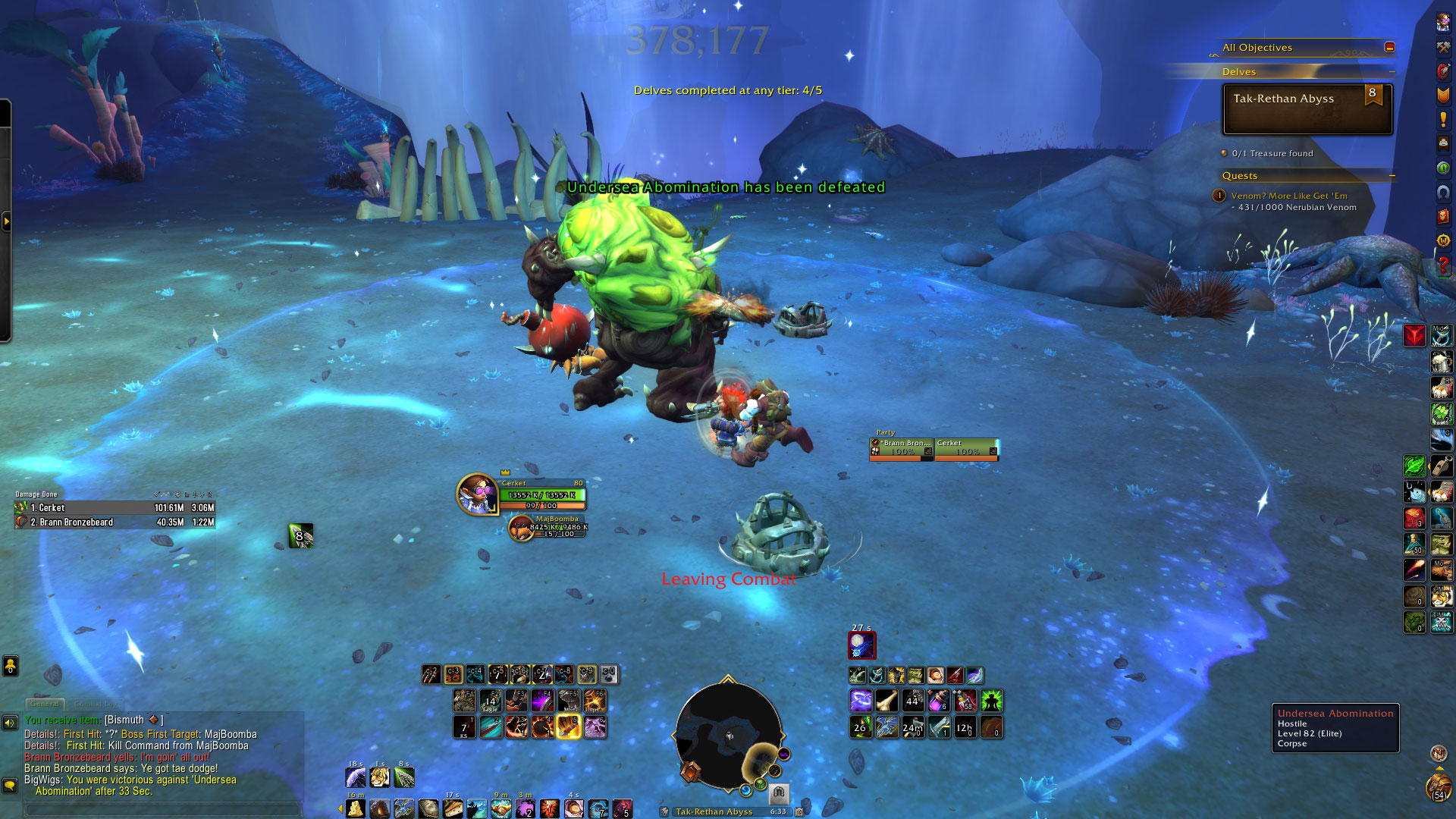Select Cerket's row in Damage Done meter
Image resolution: width=1456 pixels, height=819 pixels.
pyautogui.click(x=114, y=508)
